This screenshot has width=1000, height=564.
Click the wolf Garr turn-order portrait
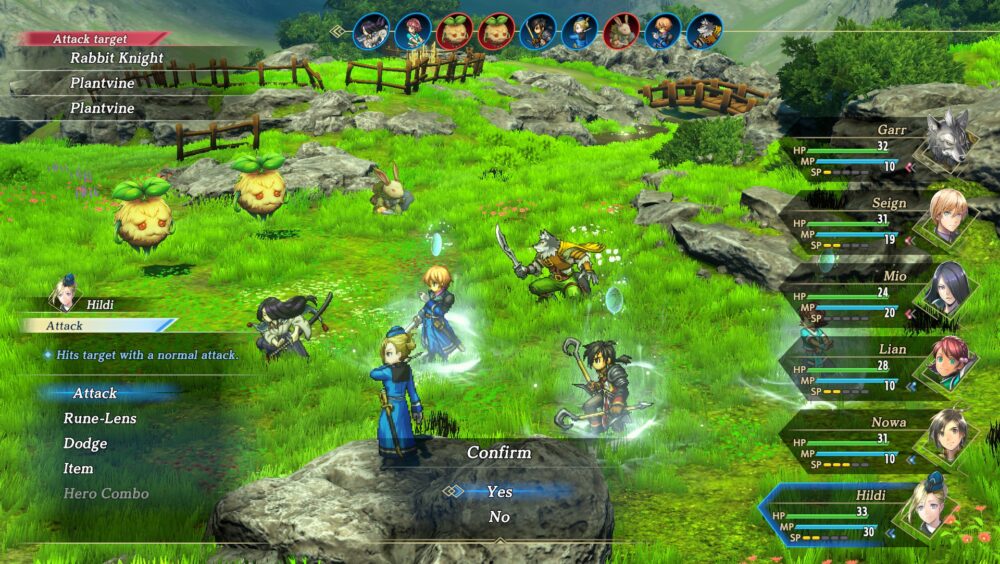pyautogui.click(x=704, y=31)
